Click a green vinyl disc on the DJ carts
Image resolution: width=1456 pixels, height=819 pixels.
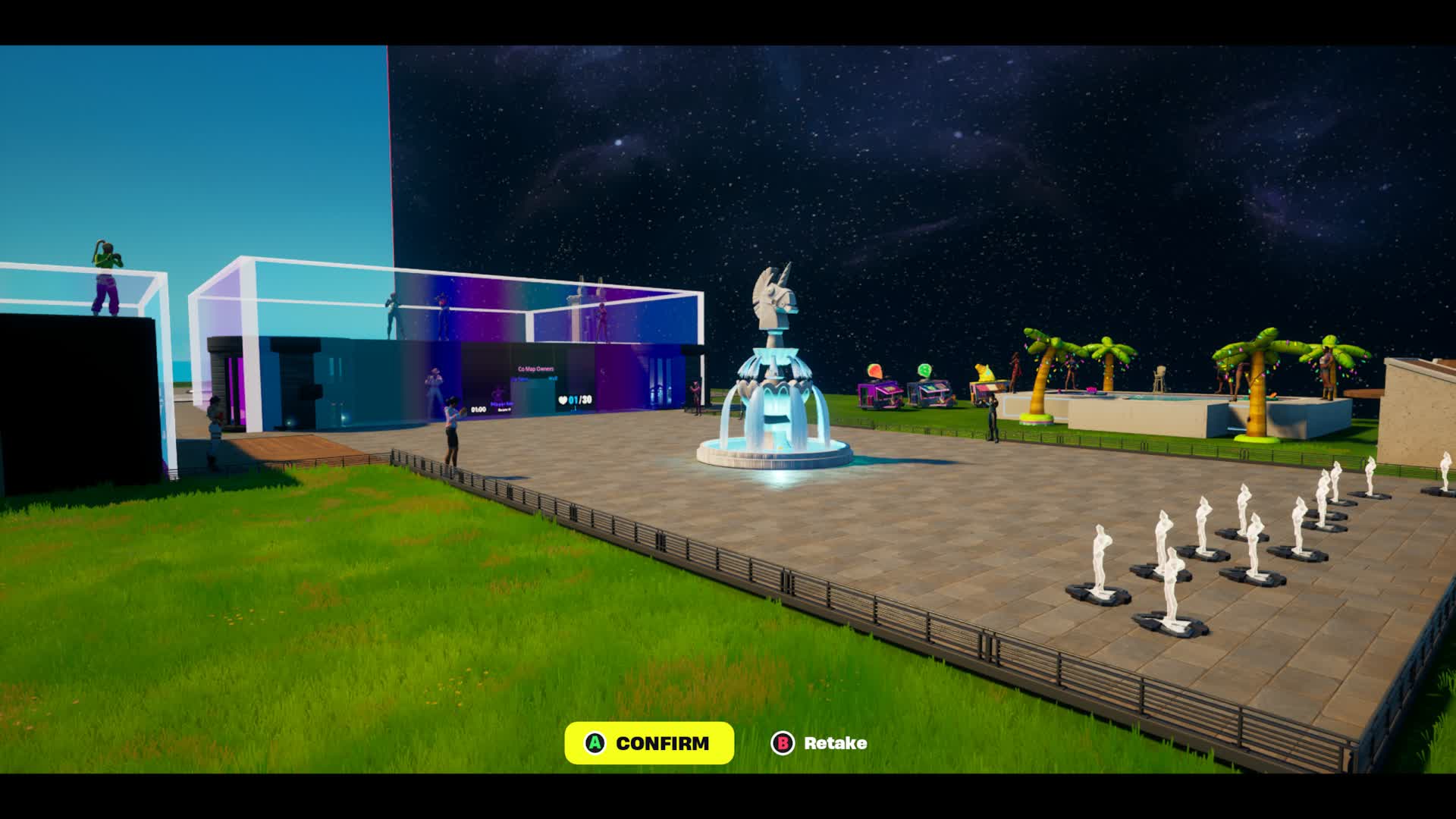tap(925, 370)
